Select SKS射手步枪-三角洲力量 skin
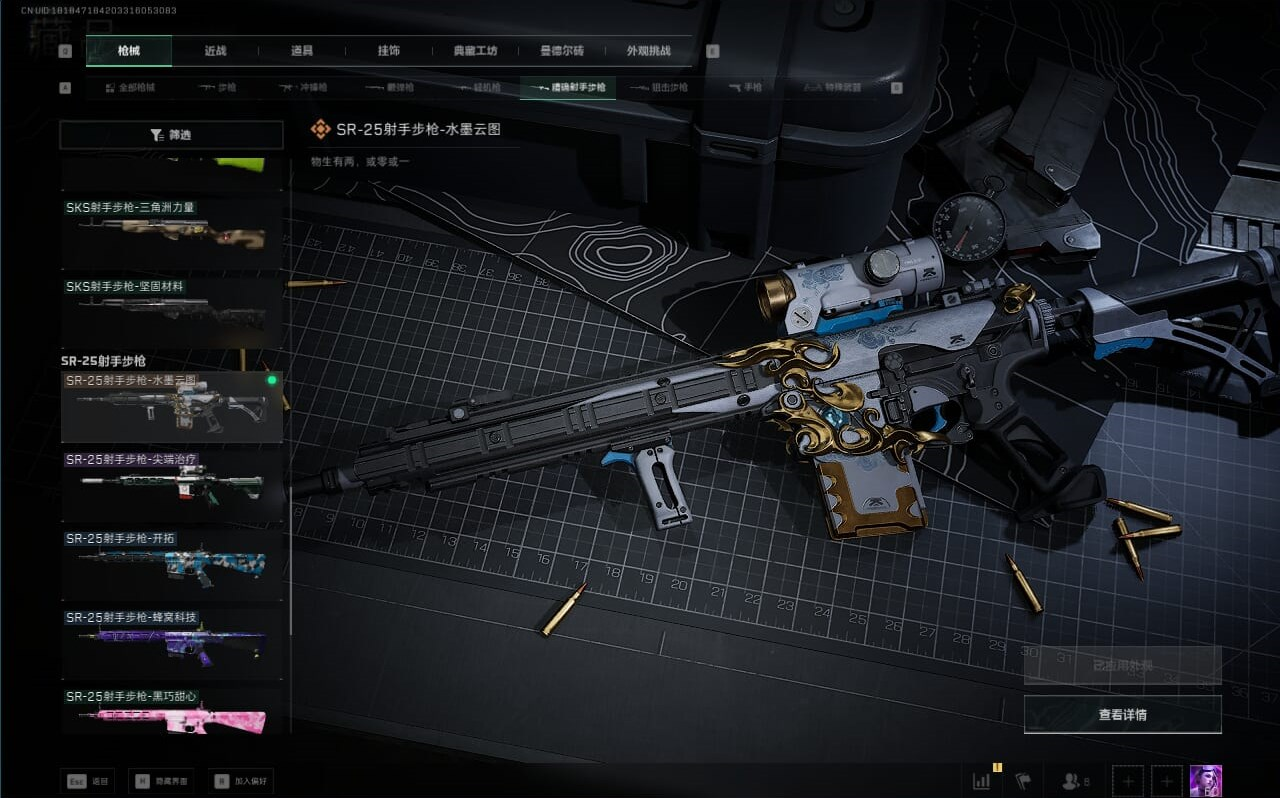Viewport: 1280px width, 798px height. [171, 232]
